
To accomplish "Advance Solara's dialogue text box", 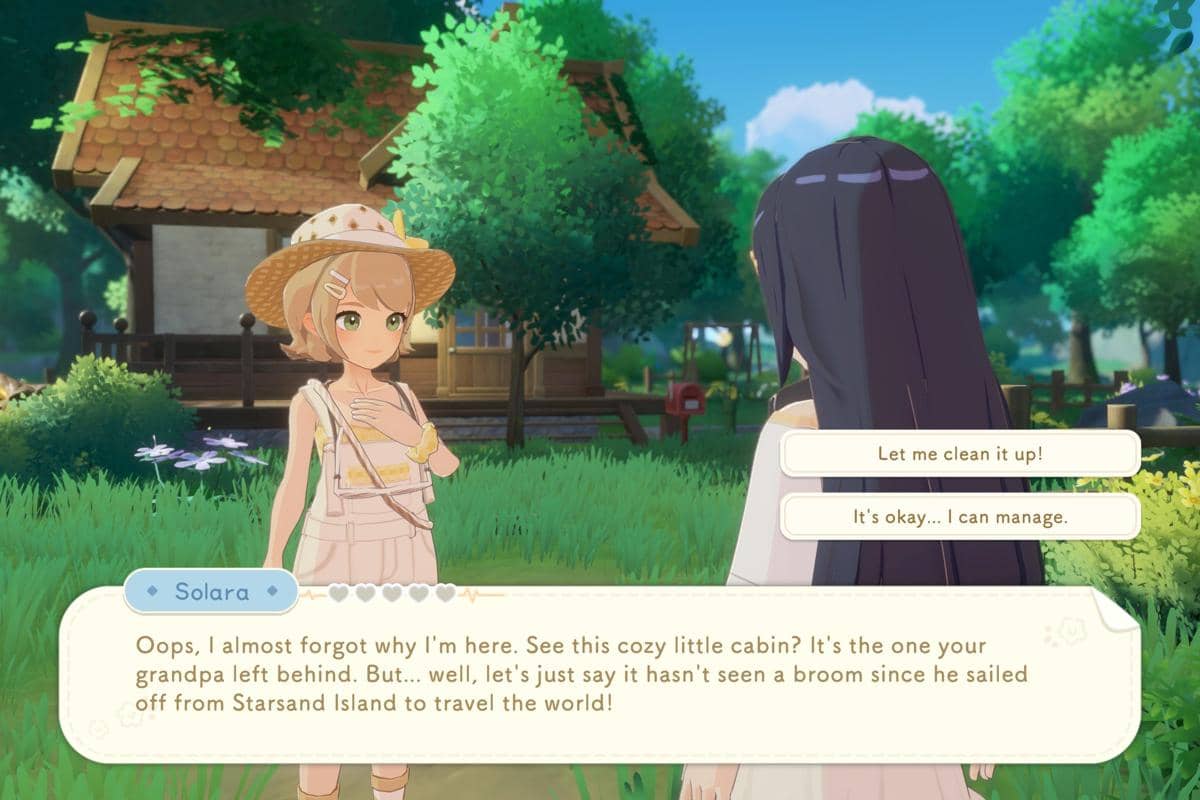I will point(600,675).
